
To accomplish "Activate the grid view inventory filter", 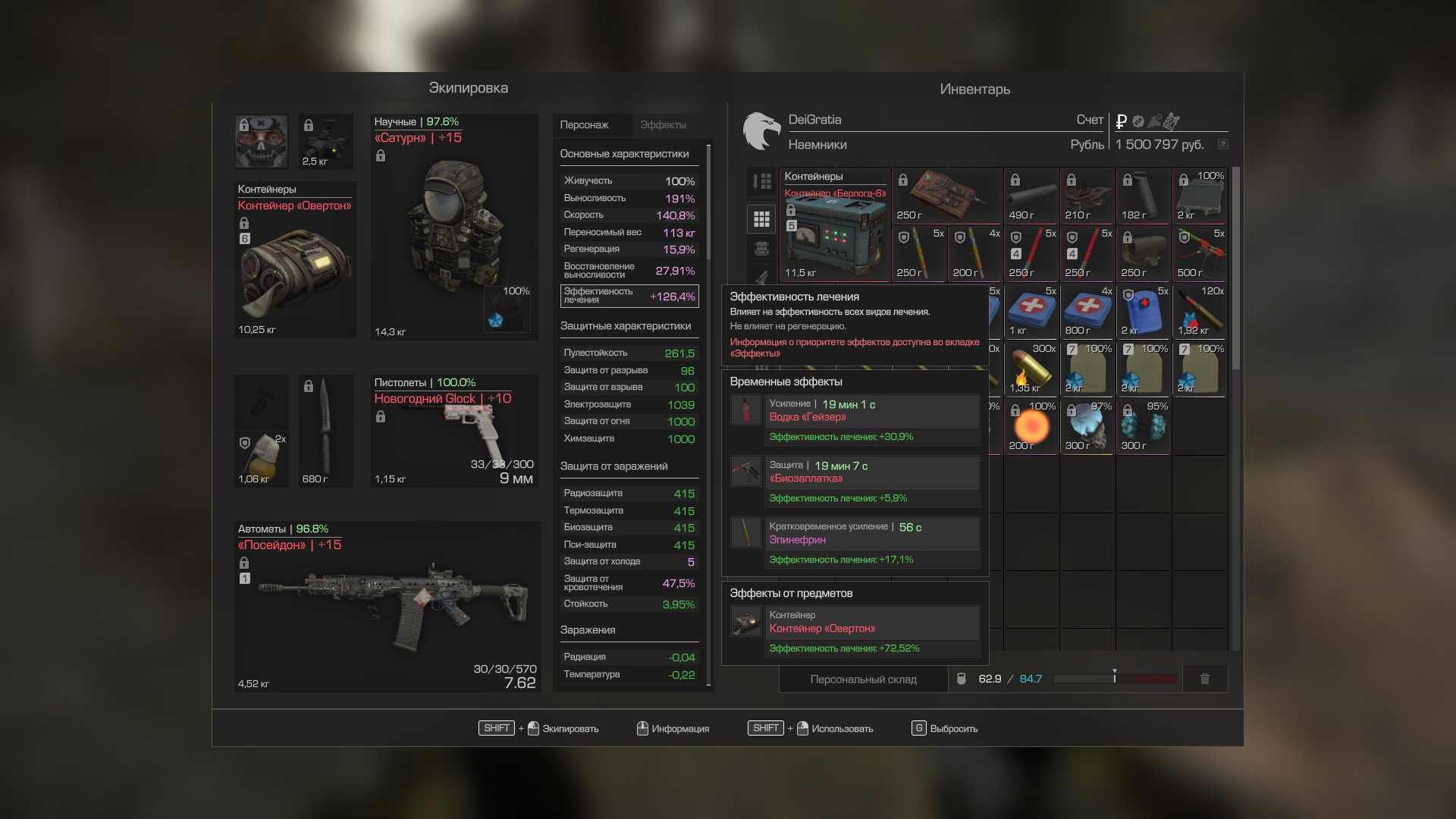I will (x=761, y=219).
